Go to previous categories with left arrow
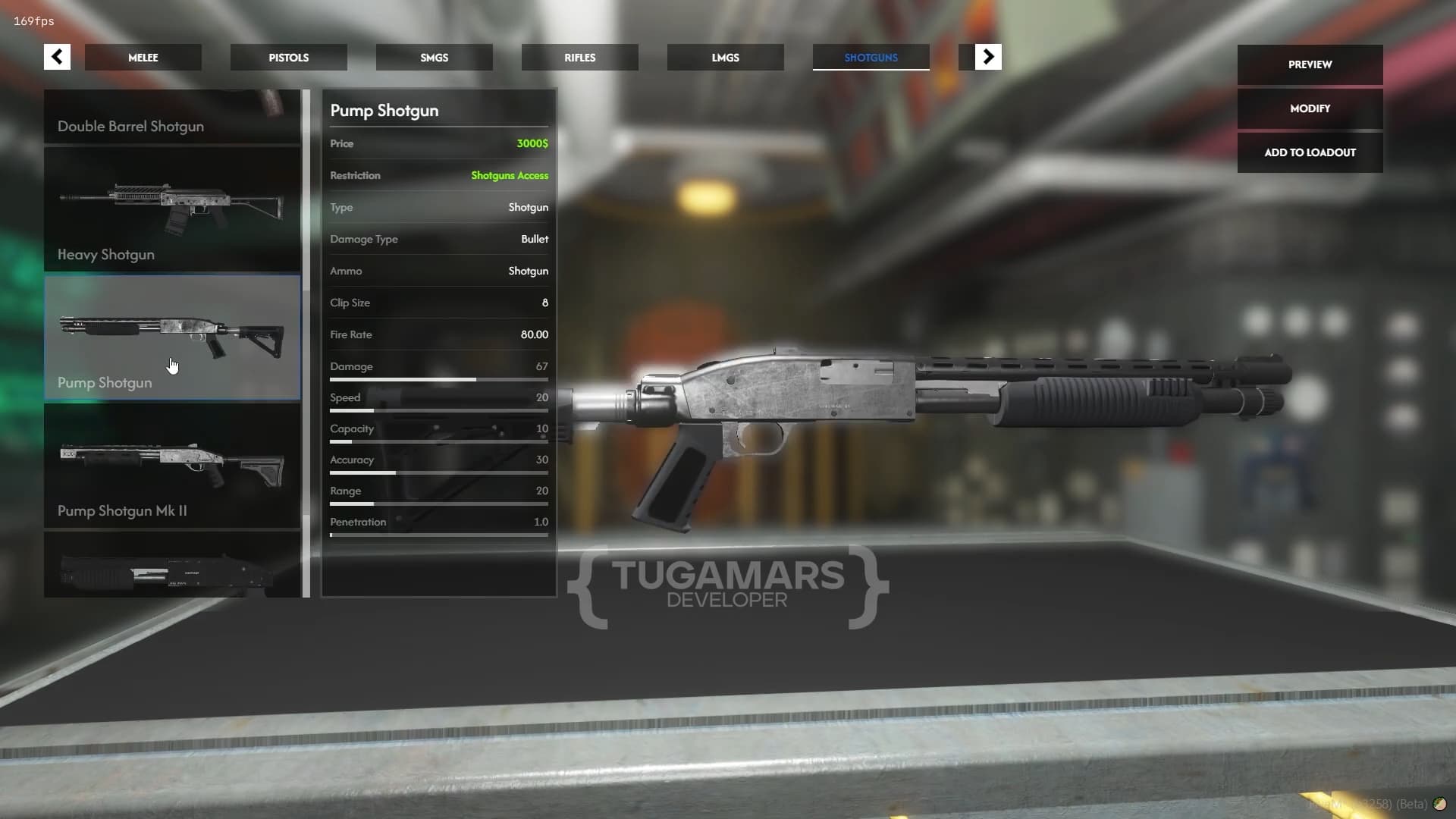Viewport: 1456px width, 819px height. [x=57, y=57]
